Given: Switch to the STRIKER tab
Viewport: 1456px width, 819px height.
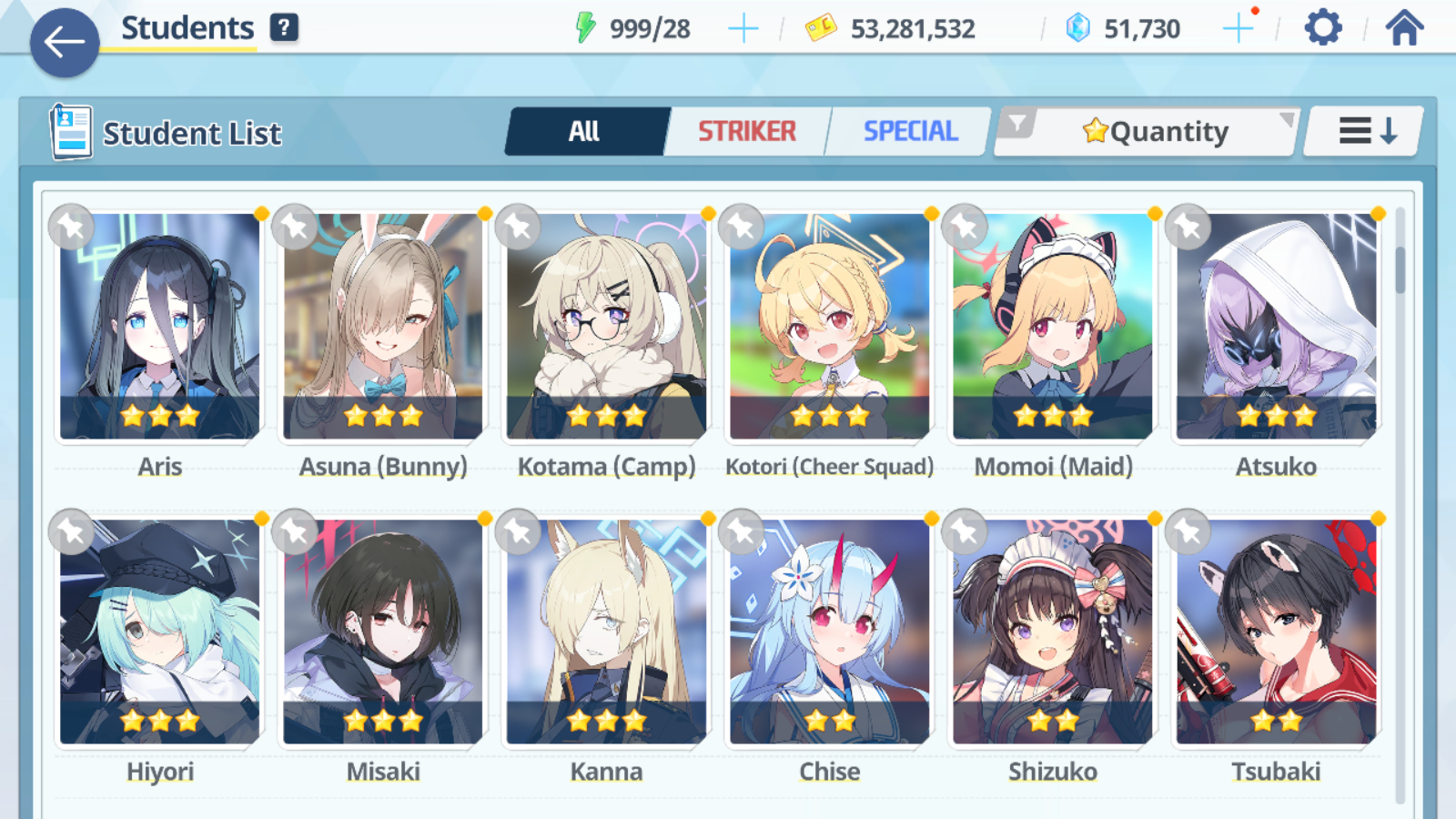Looking at the screenshot, I should 747,131.
